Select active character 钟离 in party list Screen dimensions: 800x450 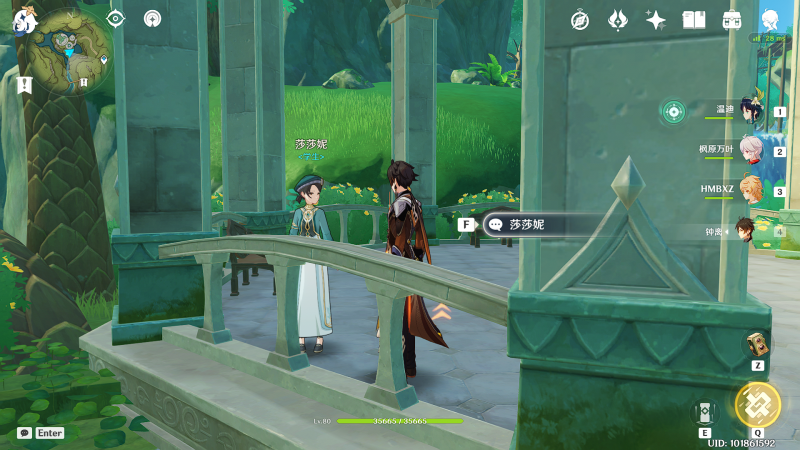[746, 230]
